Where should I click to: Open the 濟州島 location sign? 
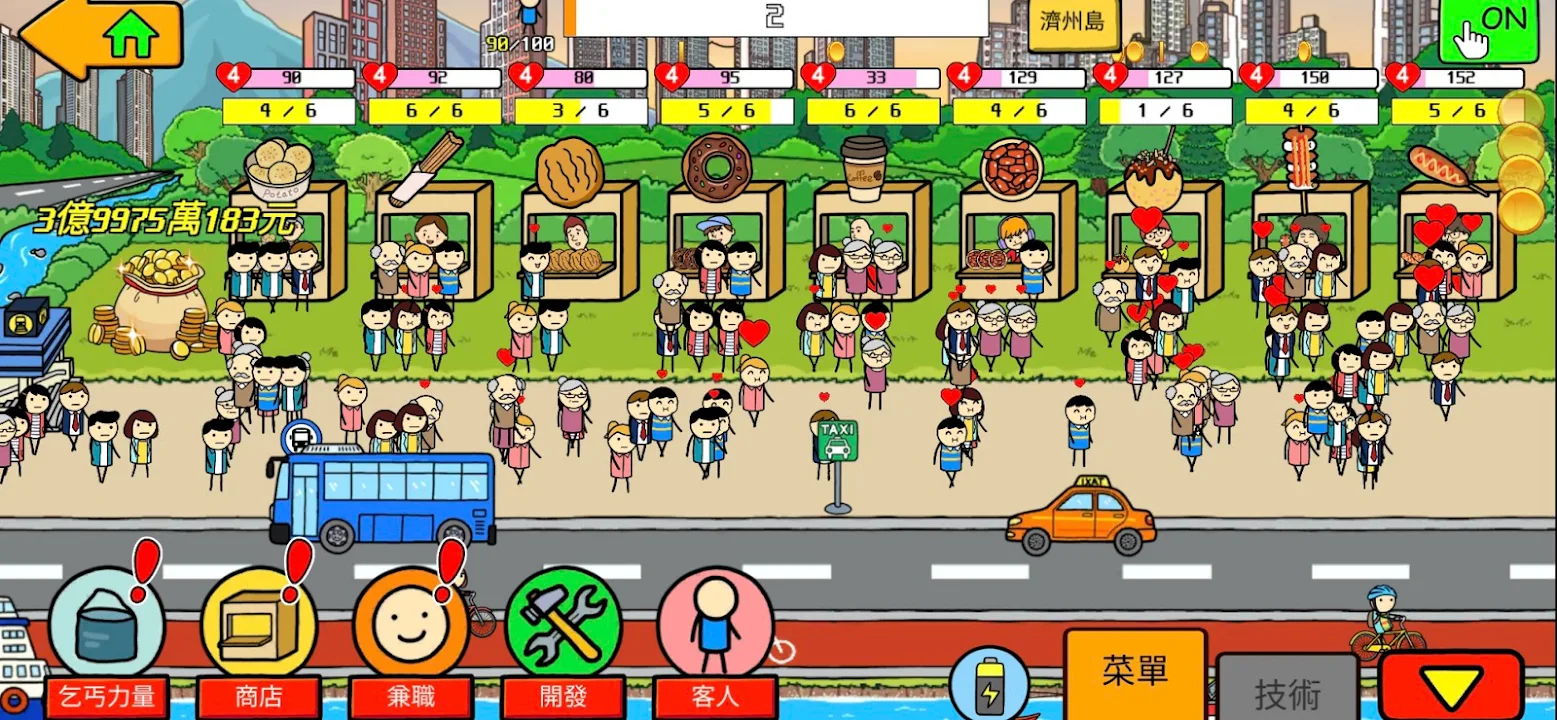(1073, 23)
